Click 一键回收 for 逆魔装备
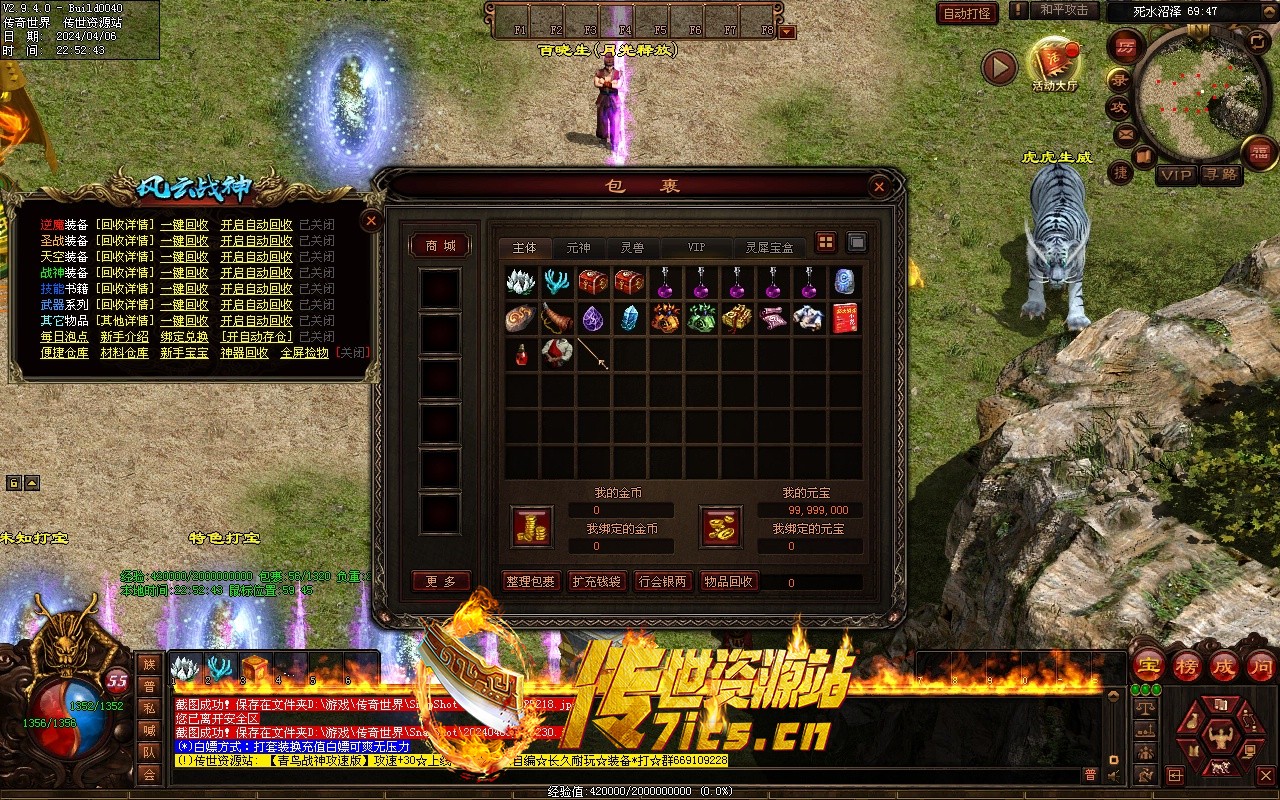The height and width of the screenshot is (800, 1280). pos(185,225)
